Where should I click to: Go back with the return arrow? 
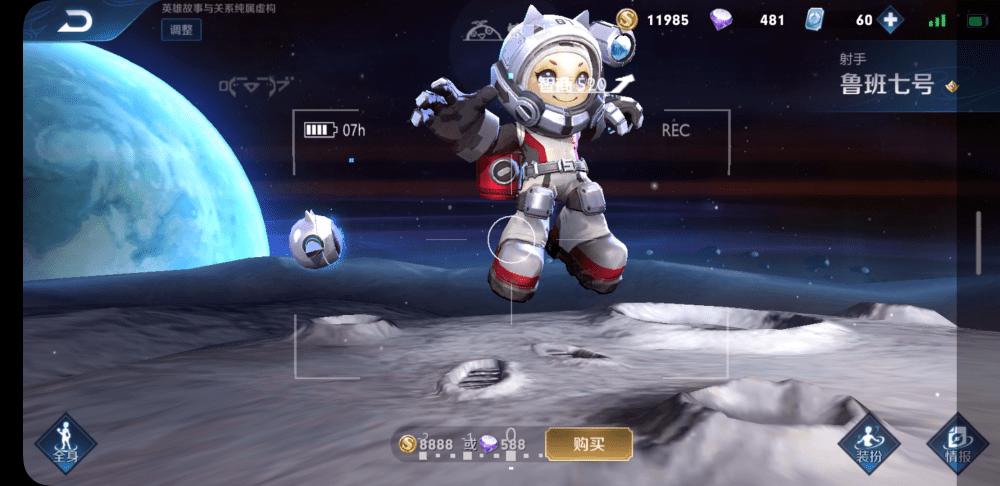click(x=74, y=20)
